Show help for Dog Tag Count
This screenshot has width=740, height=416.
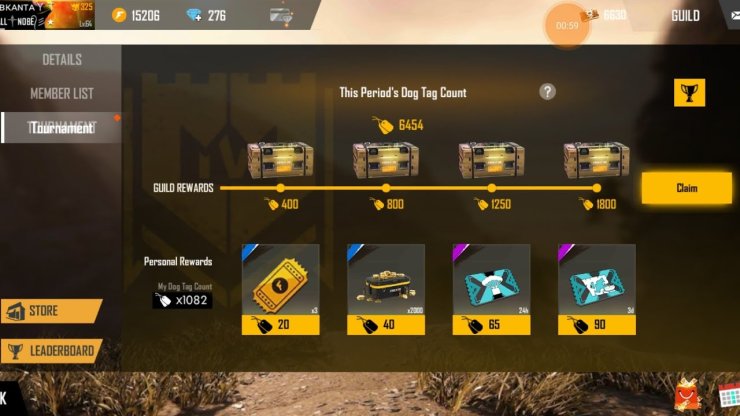pyautogui.click(x=547, y=92)
